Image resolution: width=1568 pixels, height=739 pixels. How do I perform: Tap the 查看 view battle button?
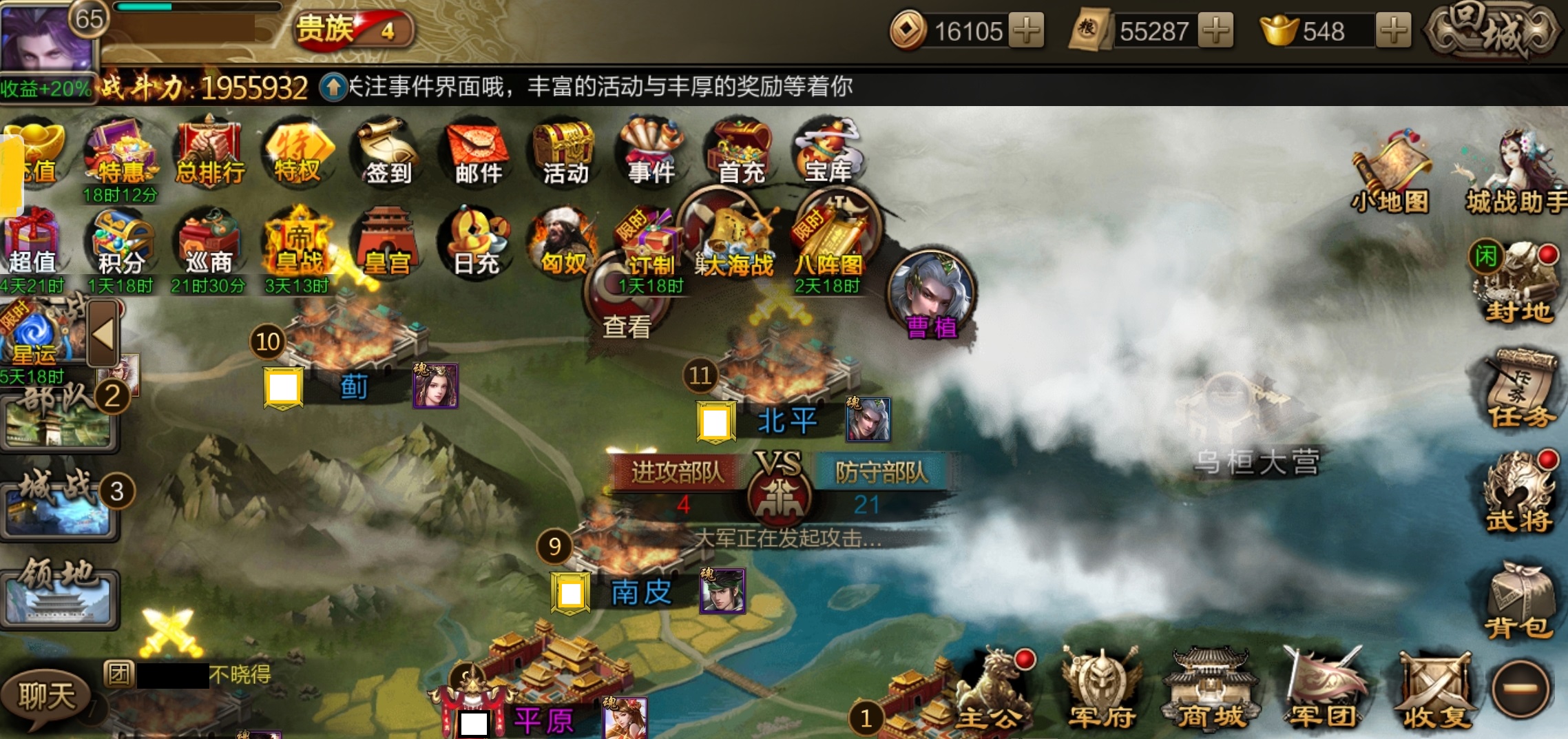coord(627,303)
